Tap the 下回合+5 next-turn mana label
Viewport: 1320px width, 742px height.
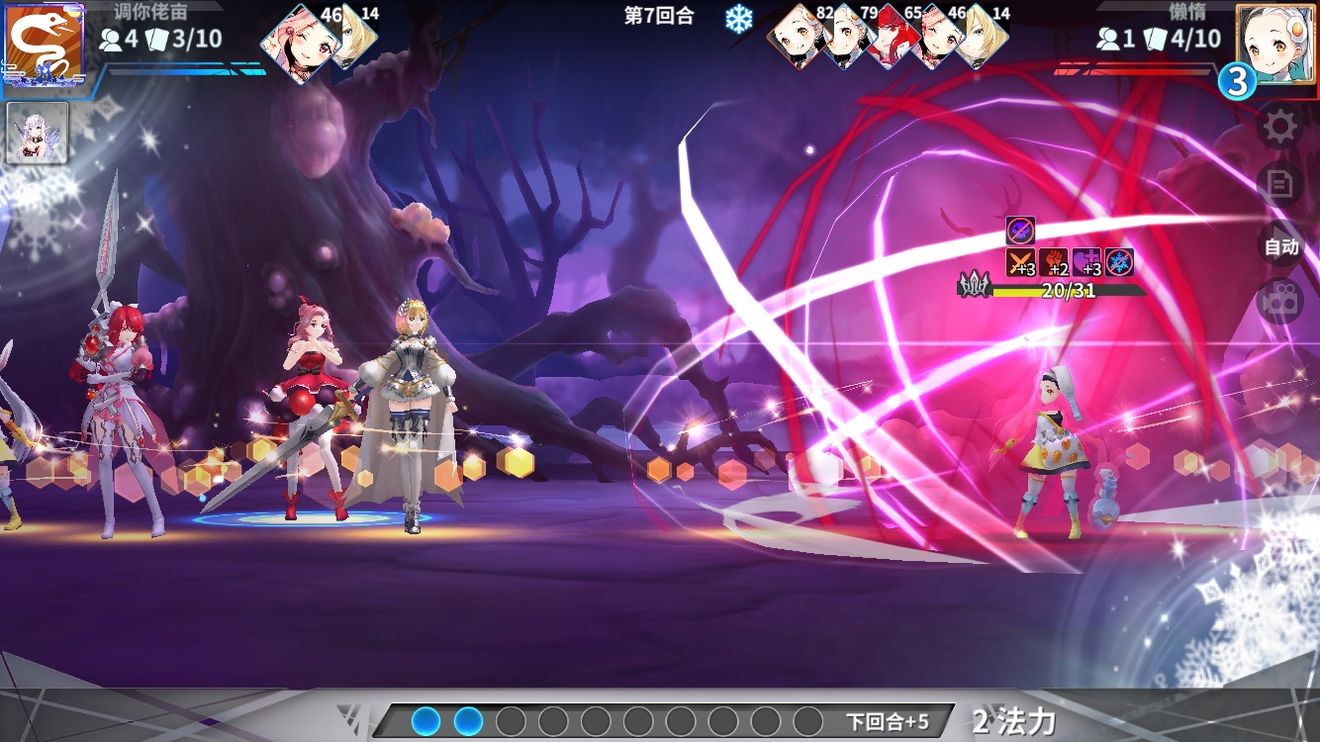tap(887, 721)
